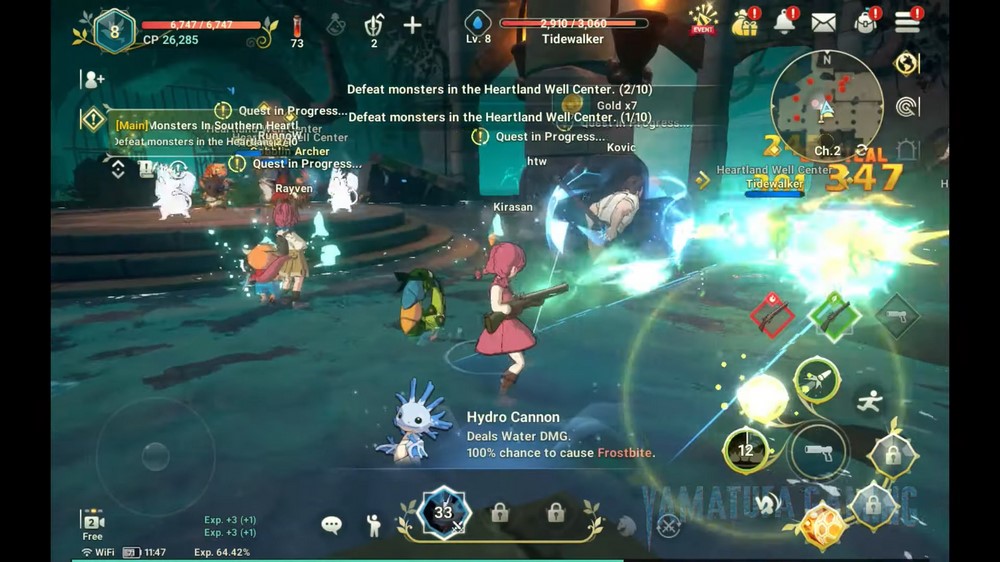Open the backpack inventory
1000x562 pixels.
pos(866,22)
